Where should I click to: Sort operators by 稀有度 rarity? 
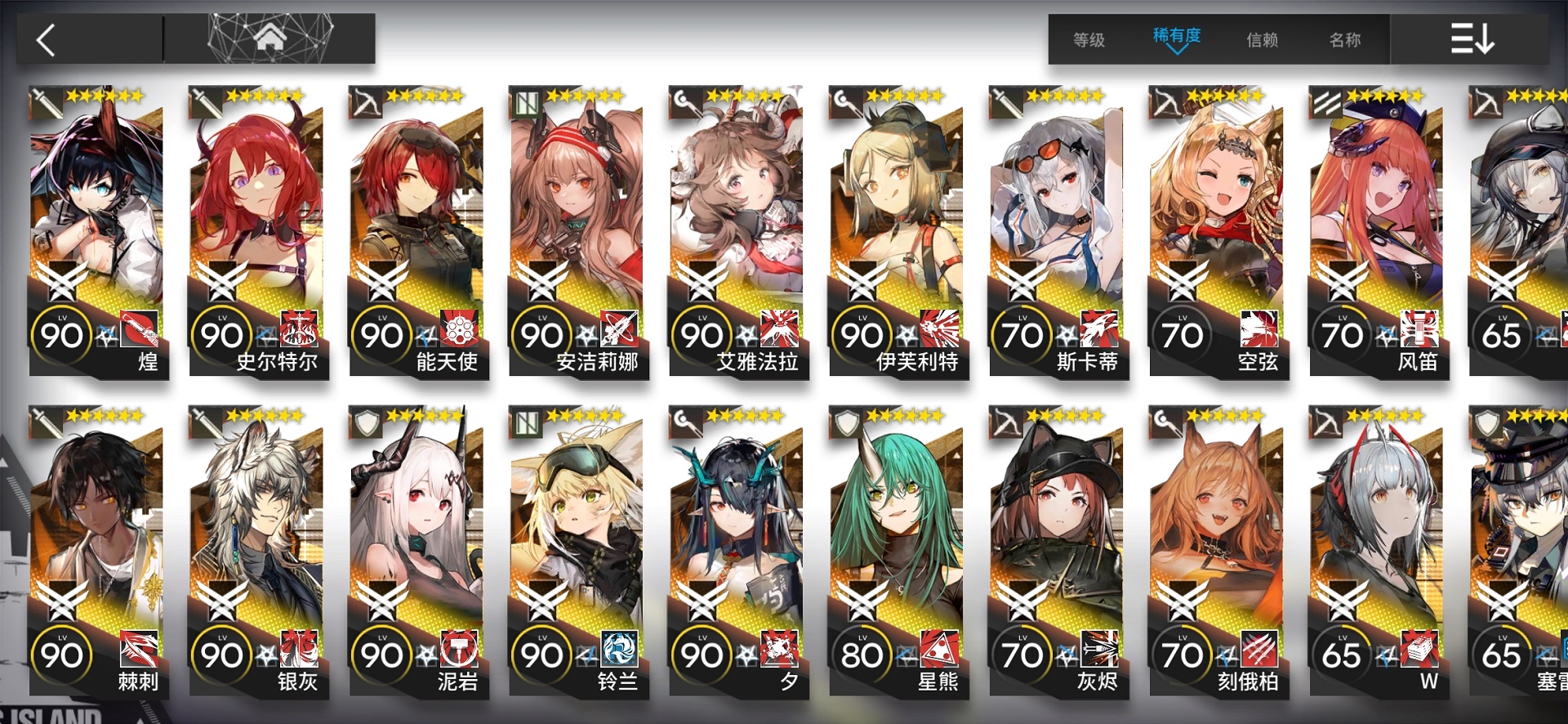point(1176,38)
